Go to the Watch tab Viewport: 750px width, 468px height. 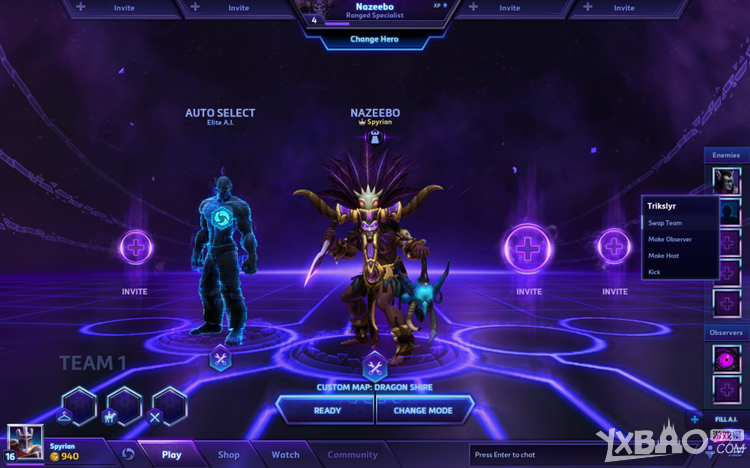tap(285, 455)
